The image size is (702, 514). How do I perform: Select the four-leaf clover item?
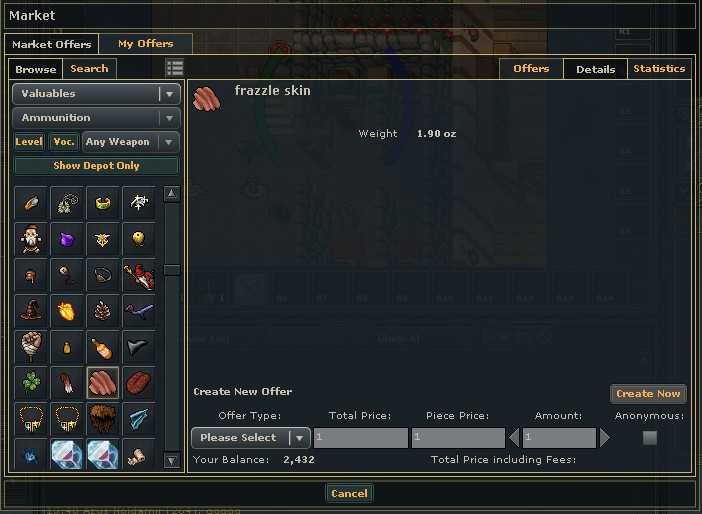point(29,382)
